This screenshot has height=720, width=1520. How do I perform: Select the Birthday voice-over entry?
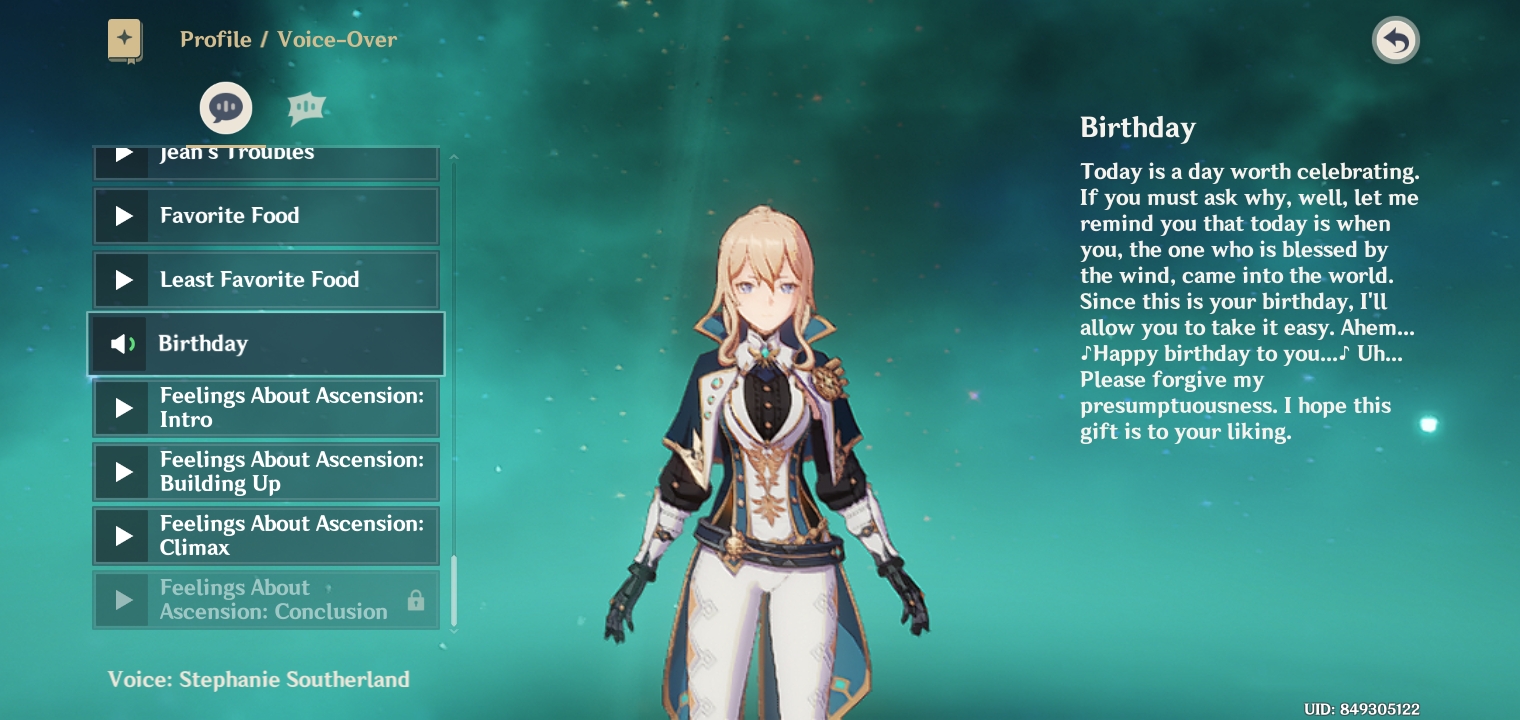click(x=265, y=344)
